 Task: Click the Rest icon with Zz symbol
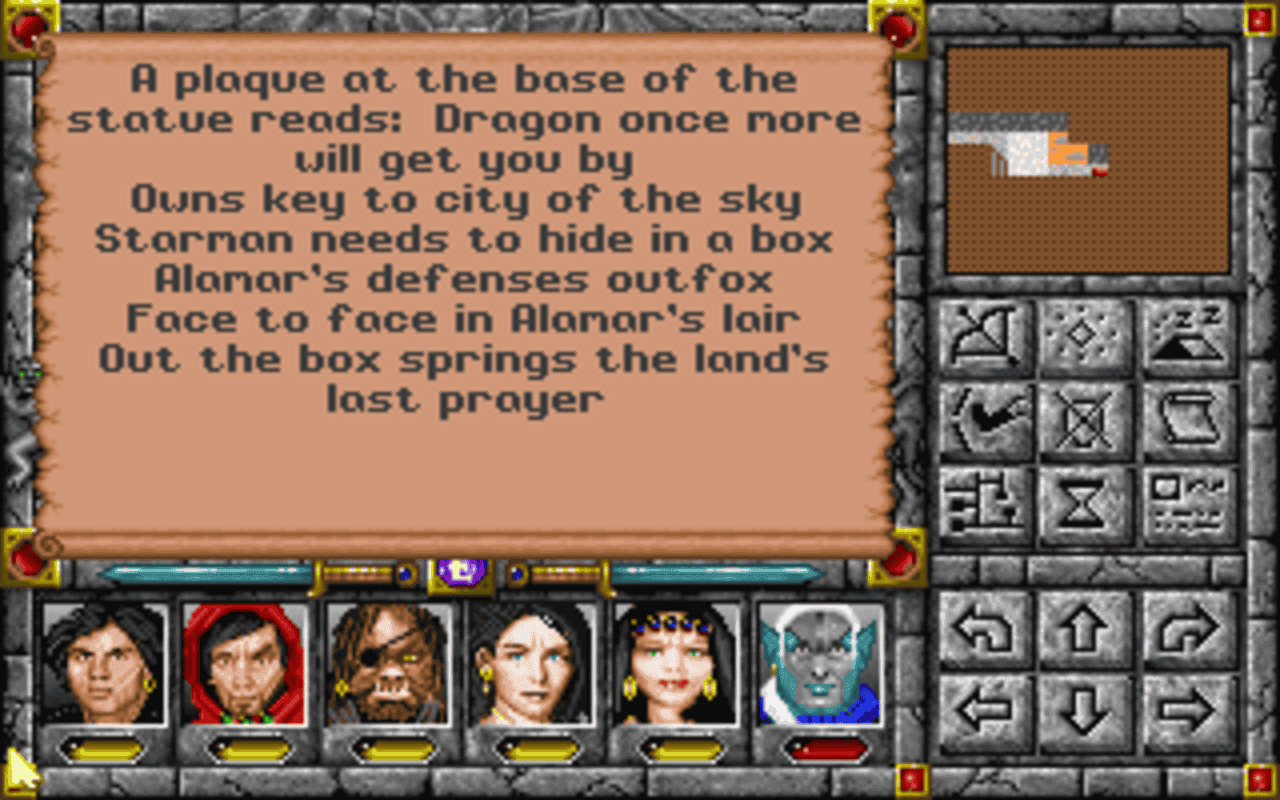[x=1188, y=335]
